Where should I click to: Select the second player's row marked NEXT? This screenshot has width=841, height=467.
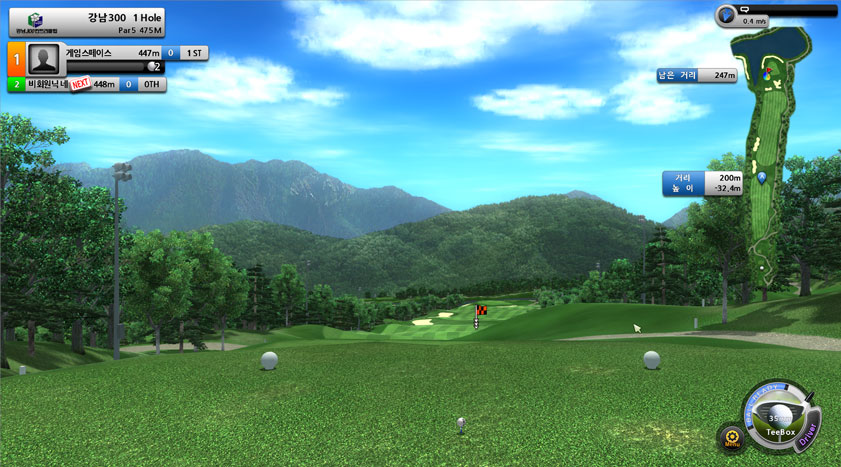pyautogui.click(x=87, y=85)
